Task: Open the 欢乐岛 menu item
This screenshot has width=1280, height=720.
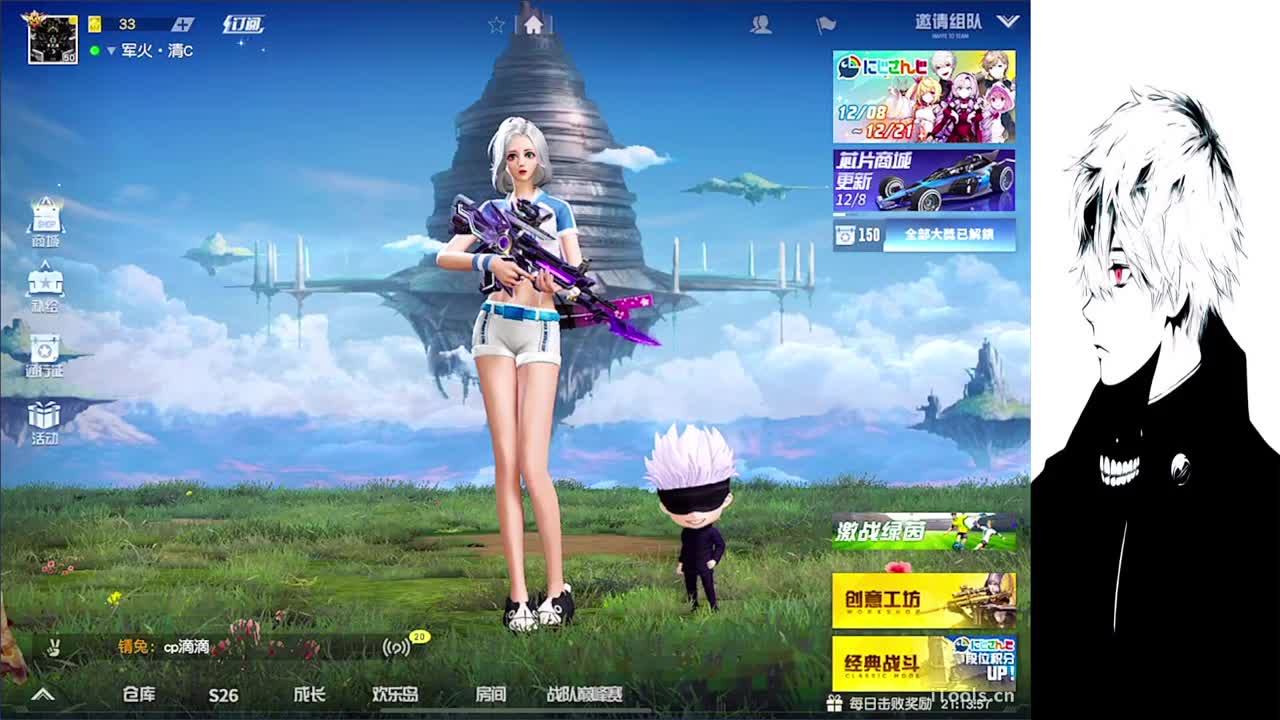Action: pos(397,692)
